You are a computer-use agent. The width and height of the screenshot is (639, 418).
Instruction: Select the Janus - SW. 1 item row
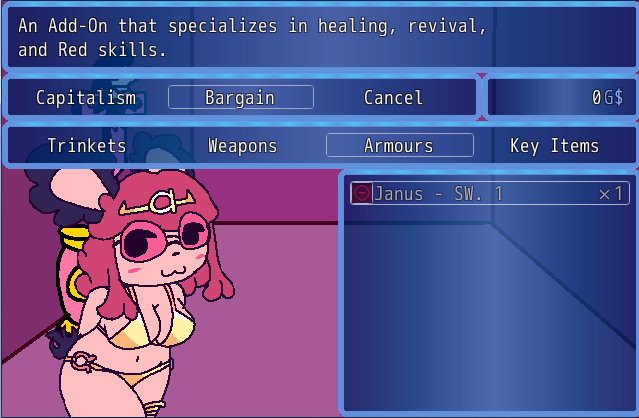489,193
